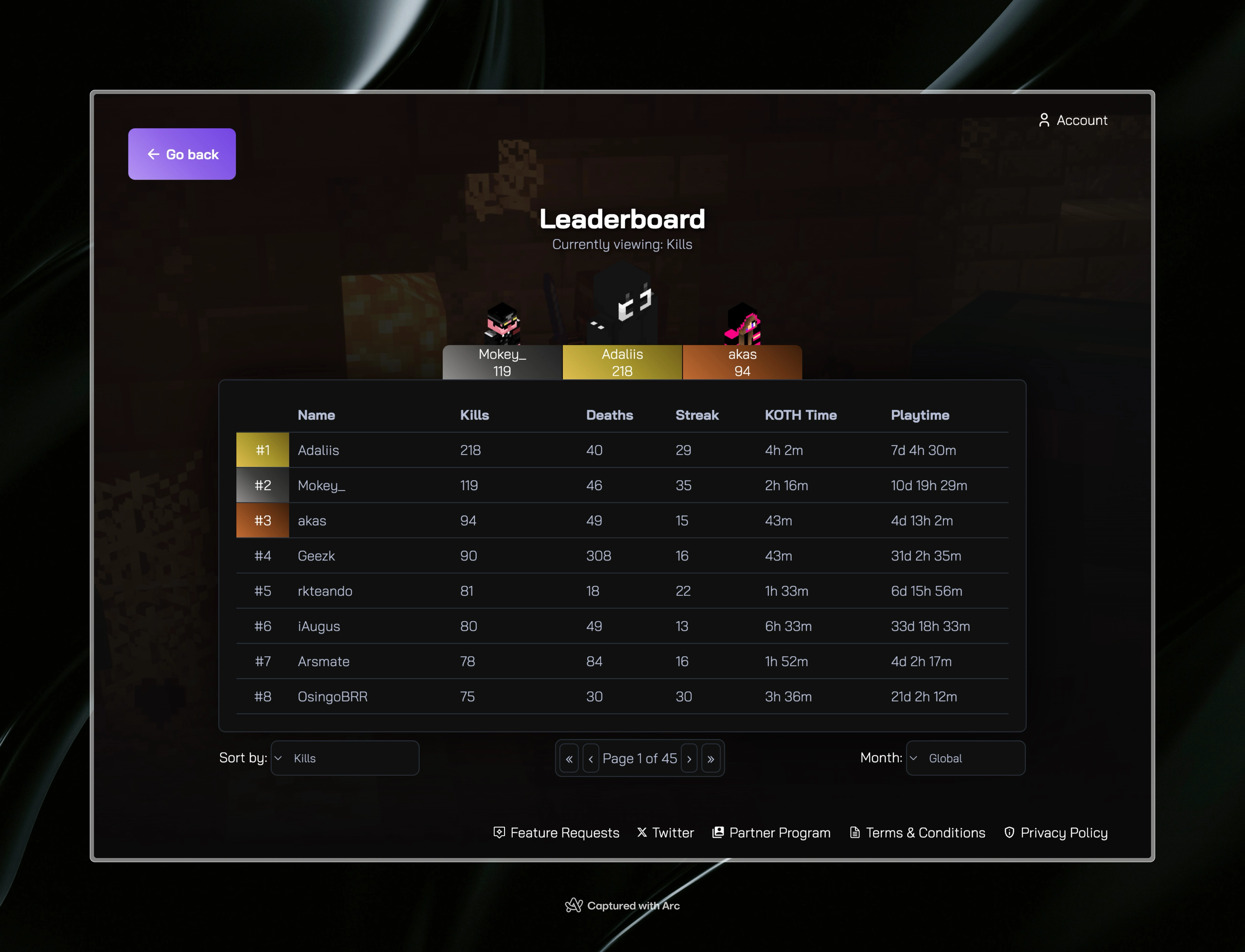Screen dimensions: 1245x952
Task: Switch leaderboard sorting to the Deaths column
Action: coord(609,415)
